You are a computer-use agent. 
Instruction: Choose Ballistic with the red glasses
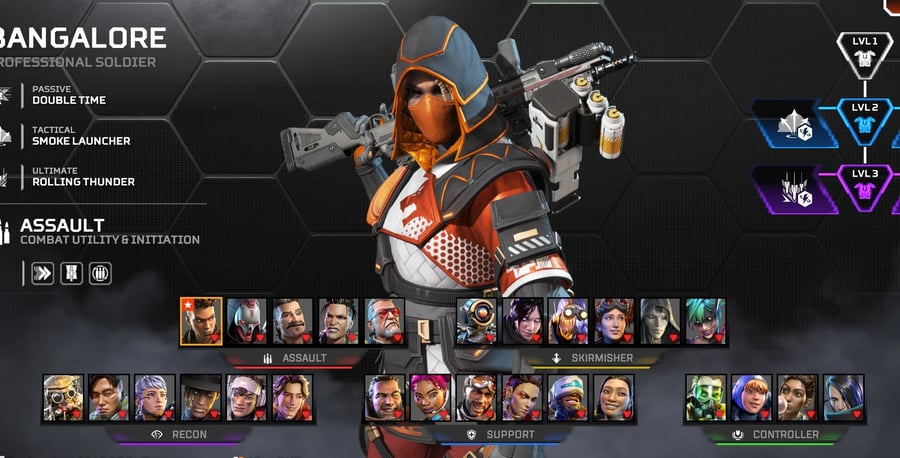point(385,321)
